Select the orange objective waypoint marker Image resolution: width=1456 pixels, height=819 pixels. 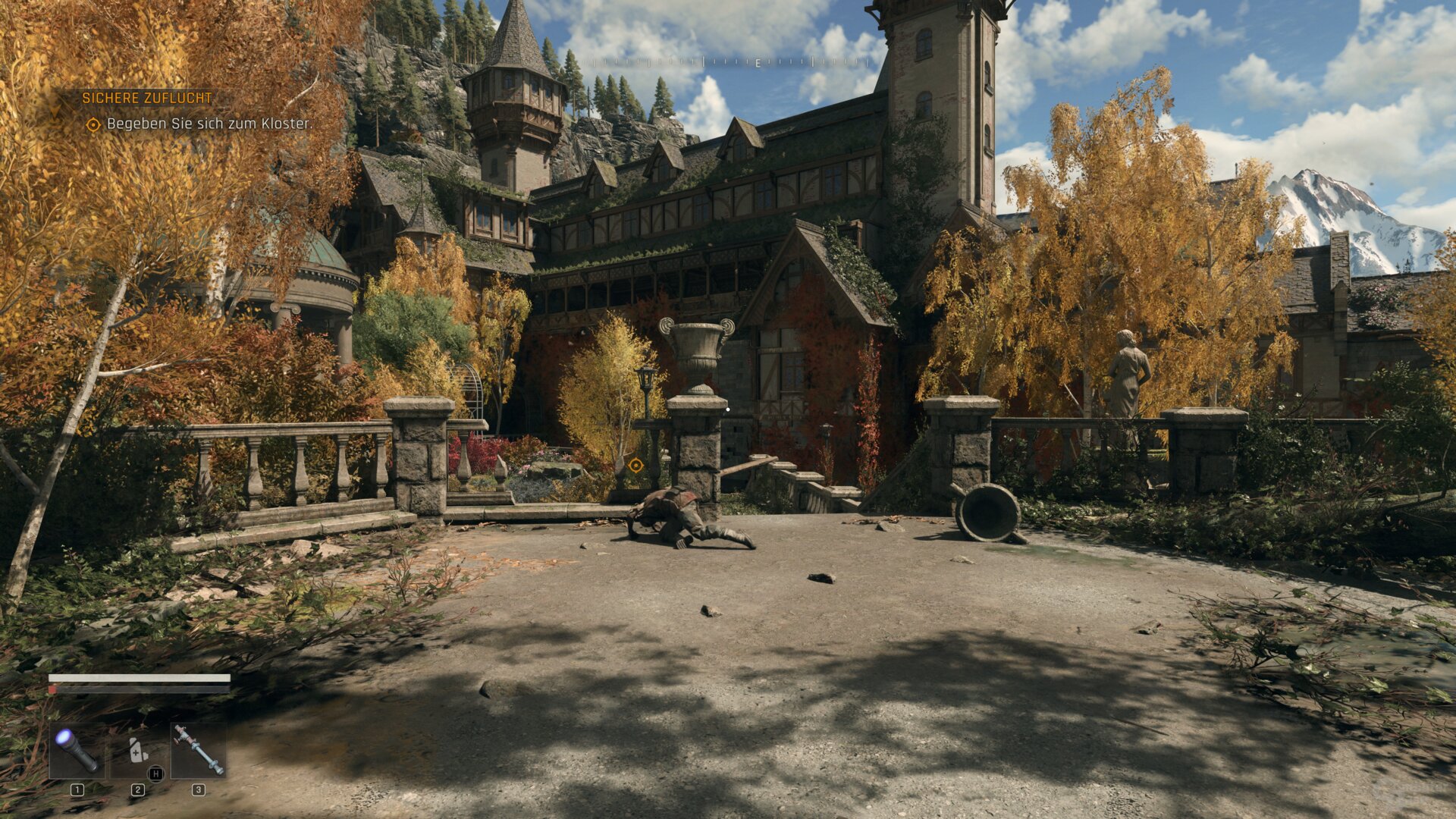tap(635, 465)
